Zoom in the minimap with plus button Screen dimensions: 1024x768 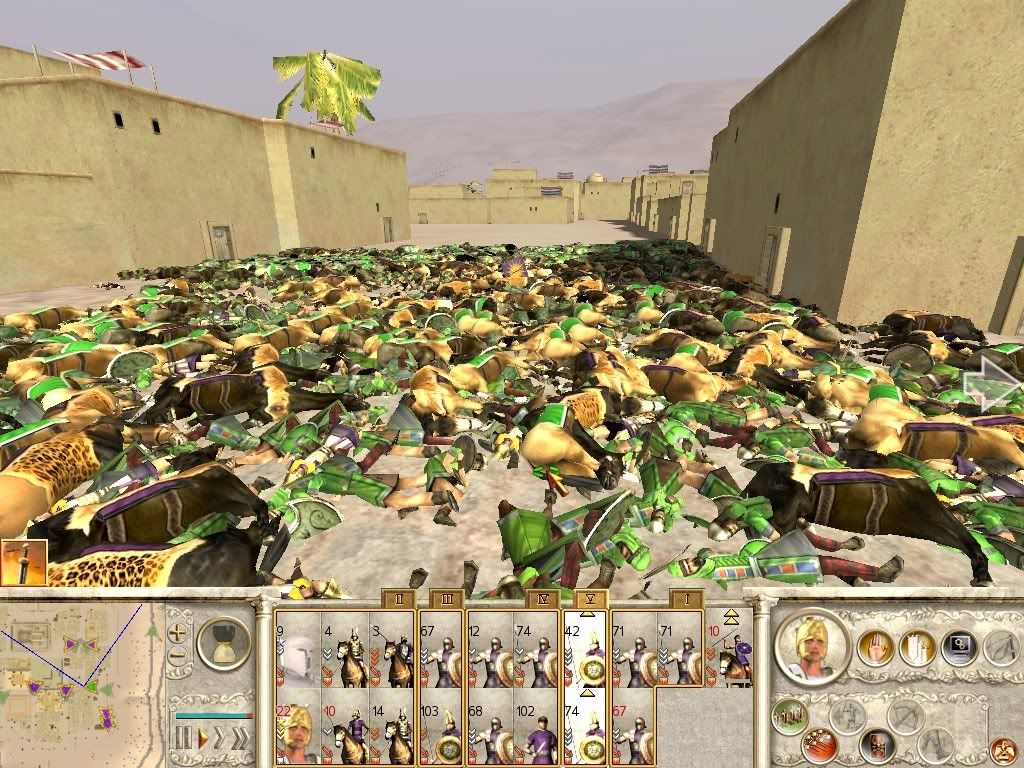[177, 632]
